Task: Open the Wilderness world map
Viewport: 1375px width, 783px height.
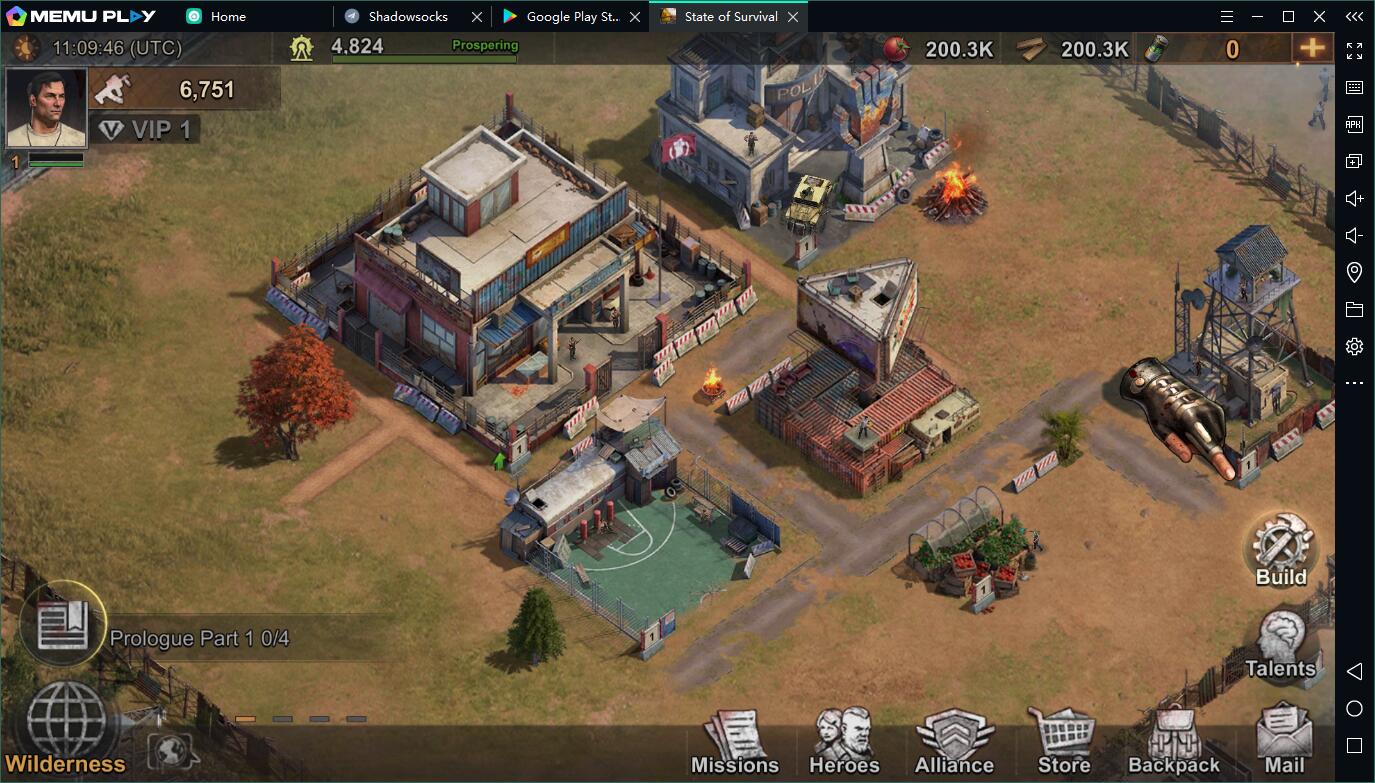Action: tap(66, 725)
